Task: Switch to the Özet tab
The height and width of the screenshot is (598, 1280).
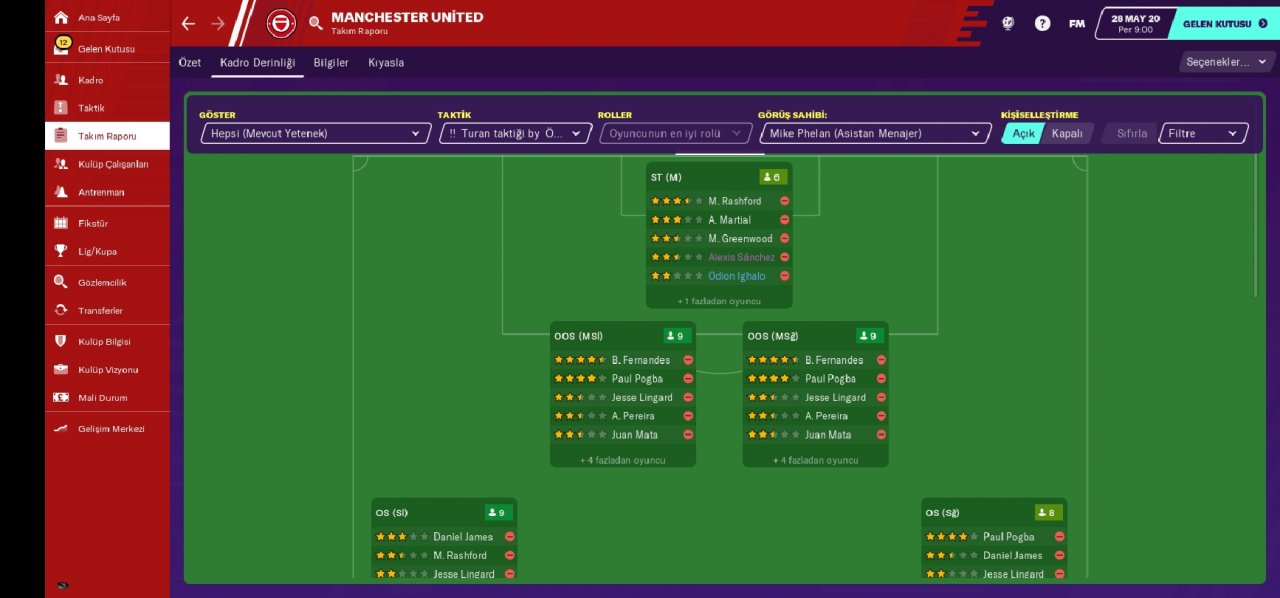Action: [190, 63]
